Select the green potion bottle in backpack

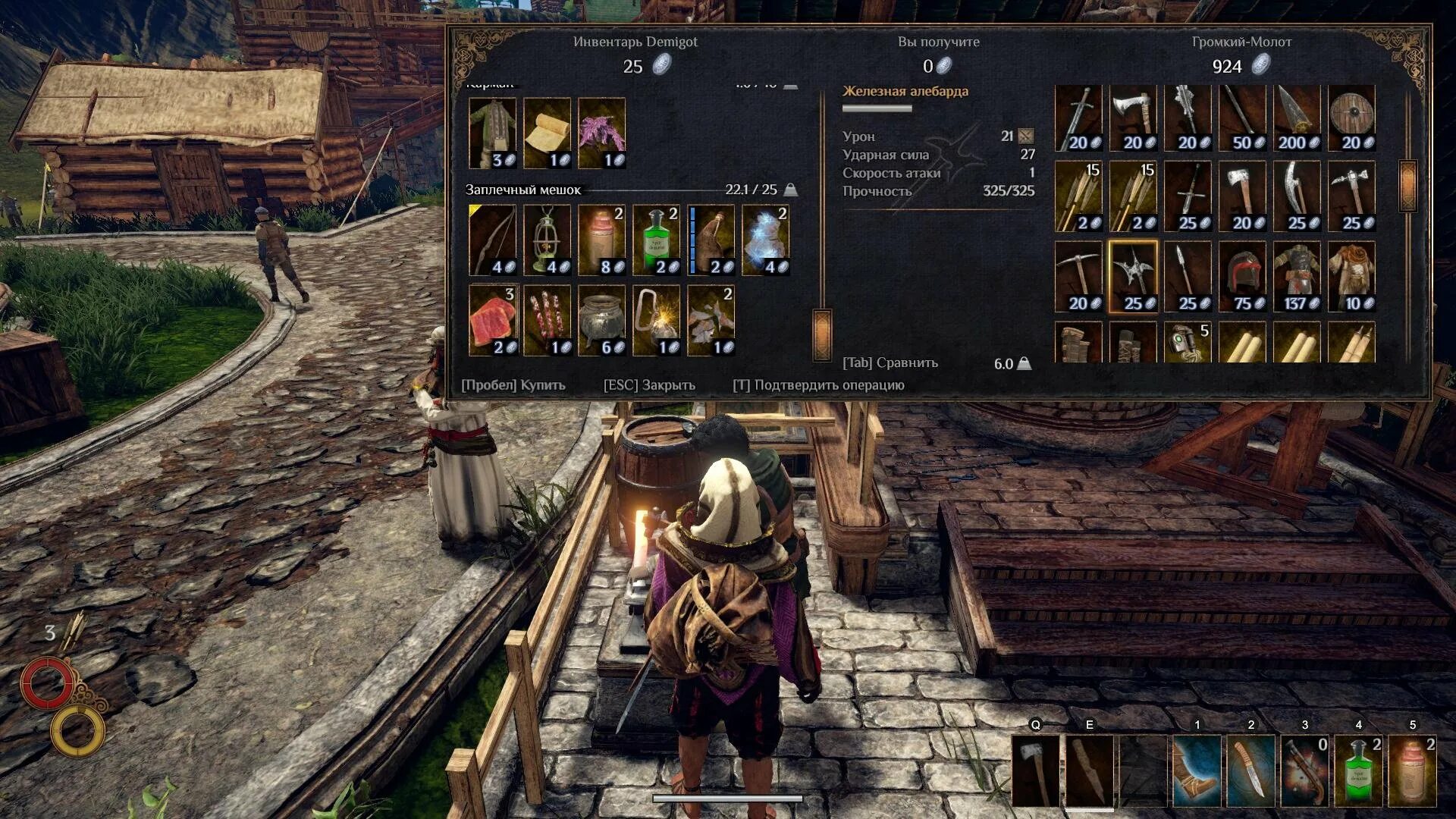[657, 240]
